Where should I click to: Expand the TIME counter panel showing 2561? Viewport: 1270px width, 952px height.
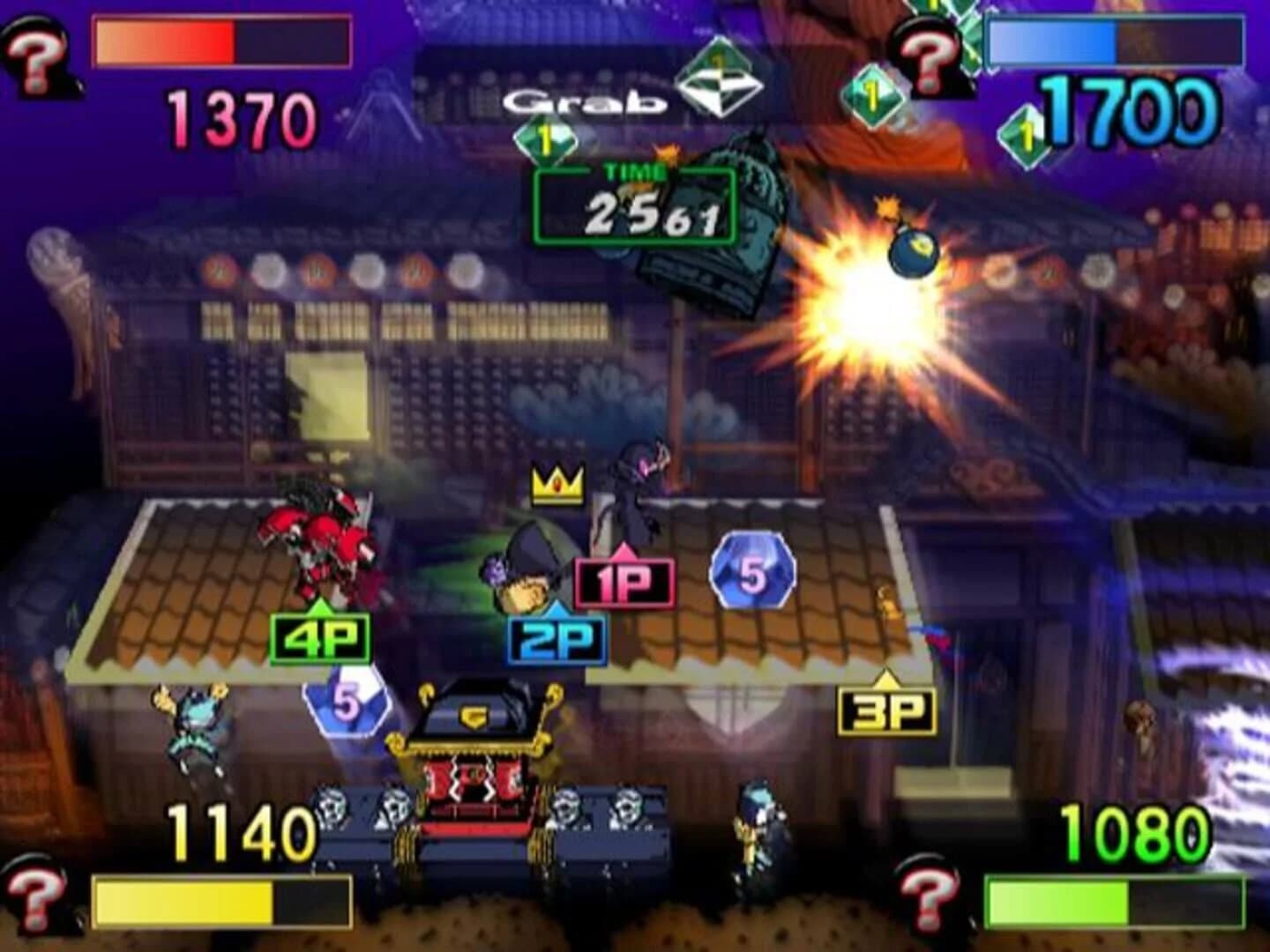pyautogui.click(x=633, y=203)
